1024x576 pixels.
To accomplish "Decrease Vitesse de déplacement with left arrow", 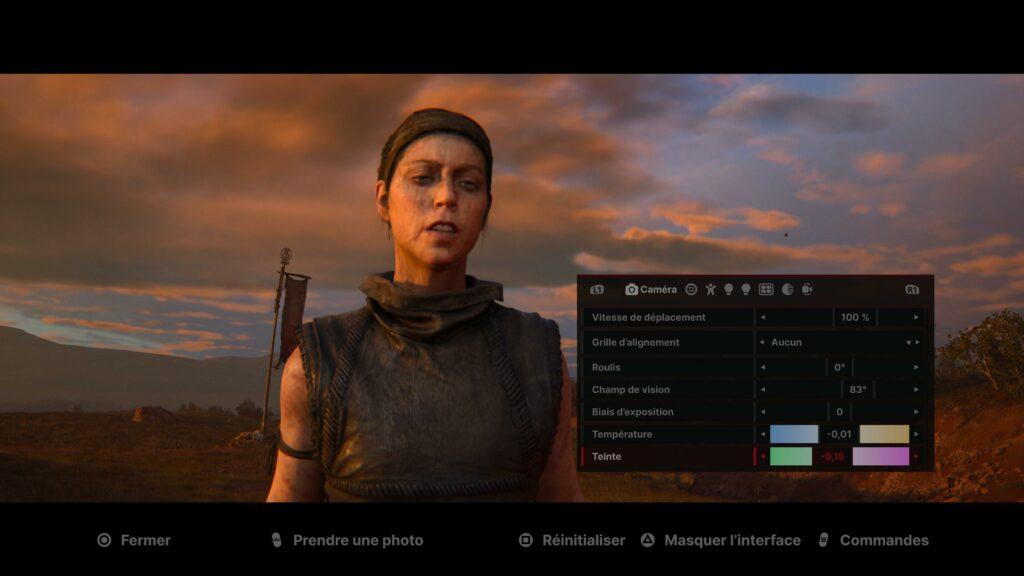I will pyautogui.click(x=763, y=317).
